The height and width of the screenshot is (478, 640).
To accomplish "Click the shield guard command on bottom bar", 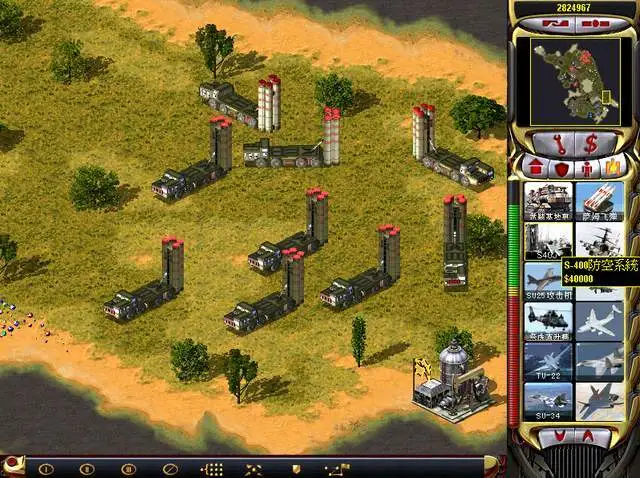I will tap(296, 468).
